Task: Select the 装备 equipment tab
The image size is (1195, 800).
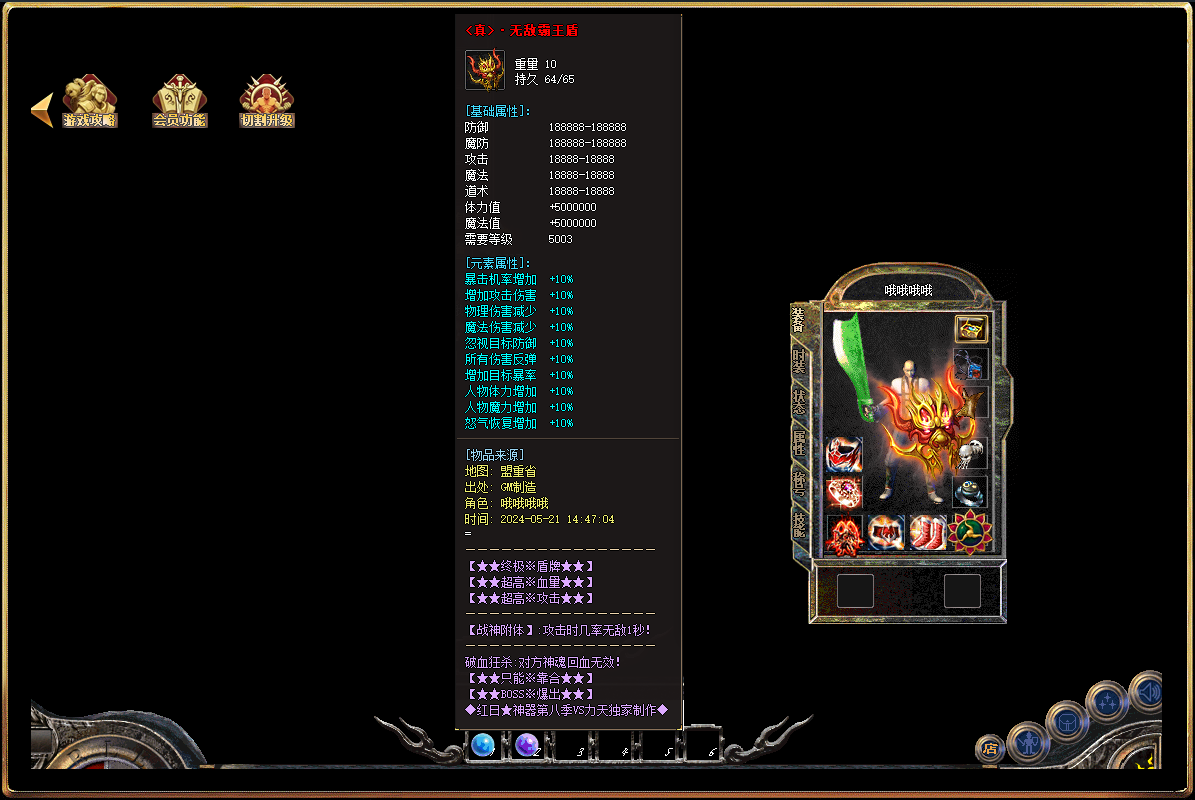Action: [x=798, y=321]
